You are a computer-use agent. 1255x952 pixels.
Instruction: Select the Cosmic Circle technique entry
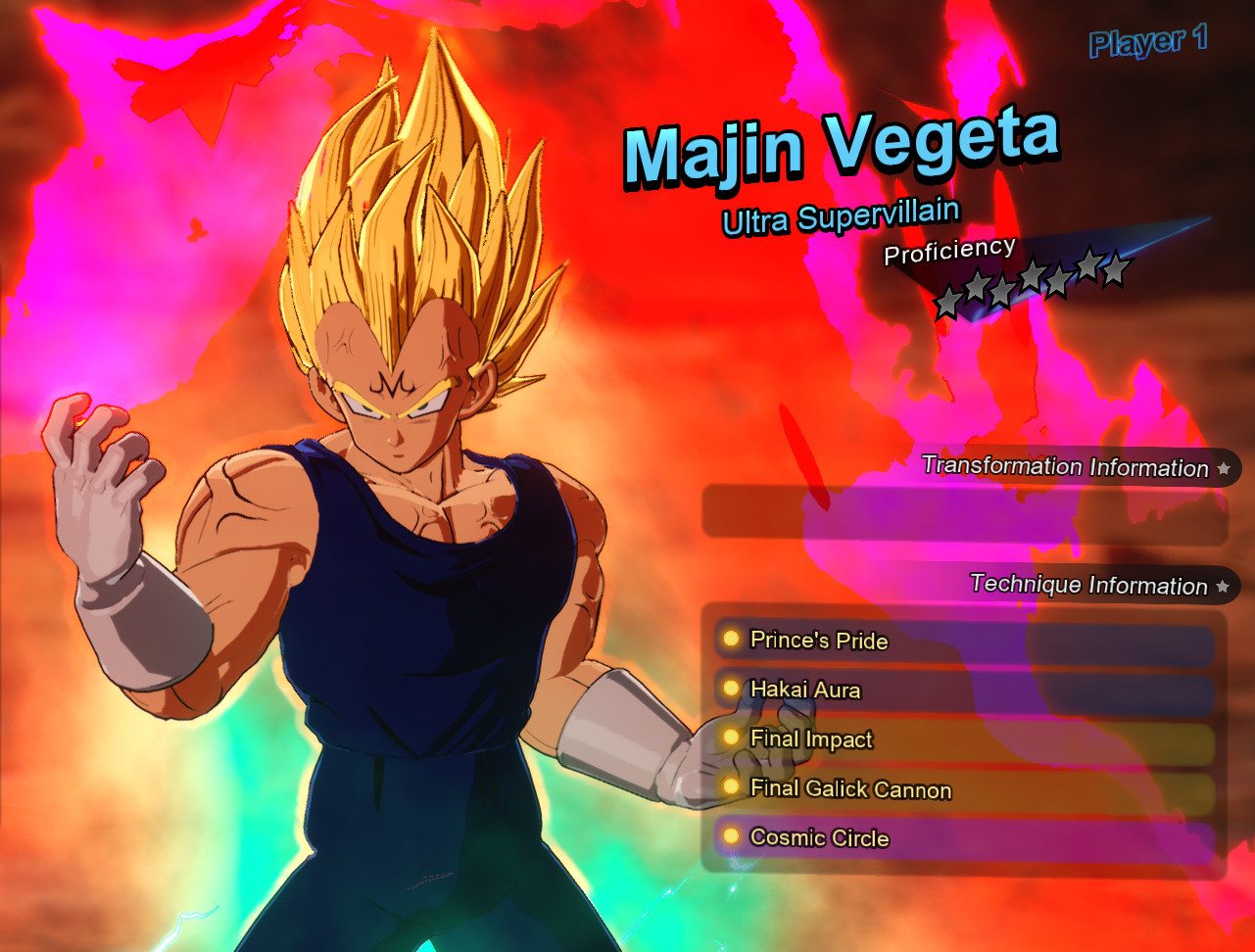(964, 839)
